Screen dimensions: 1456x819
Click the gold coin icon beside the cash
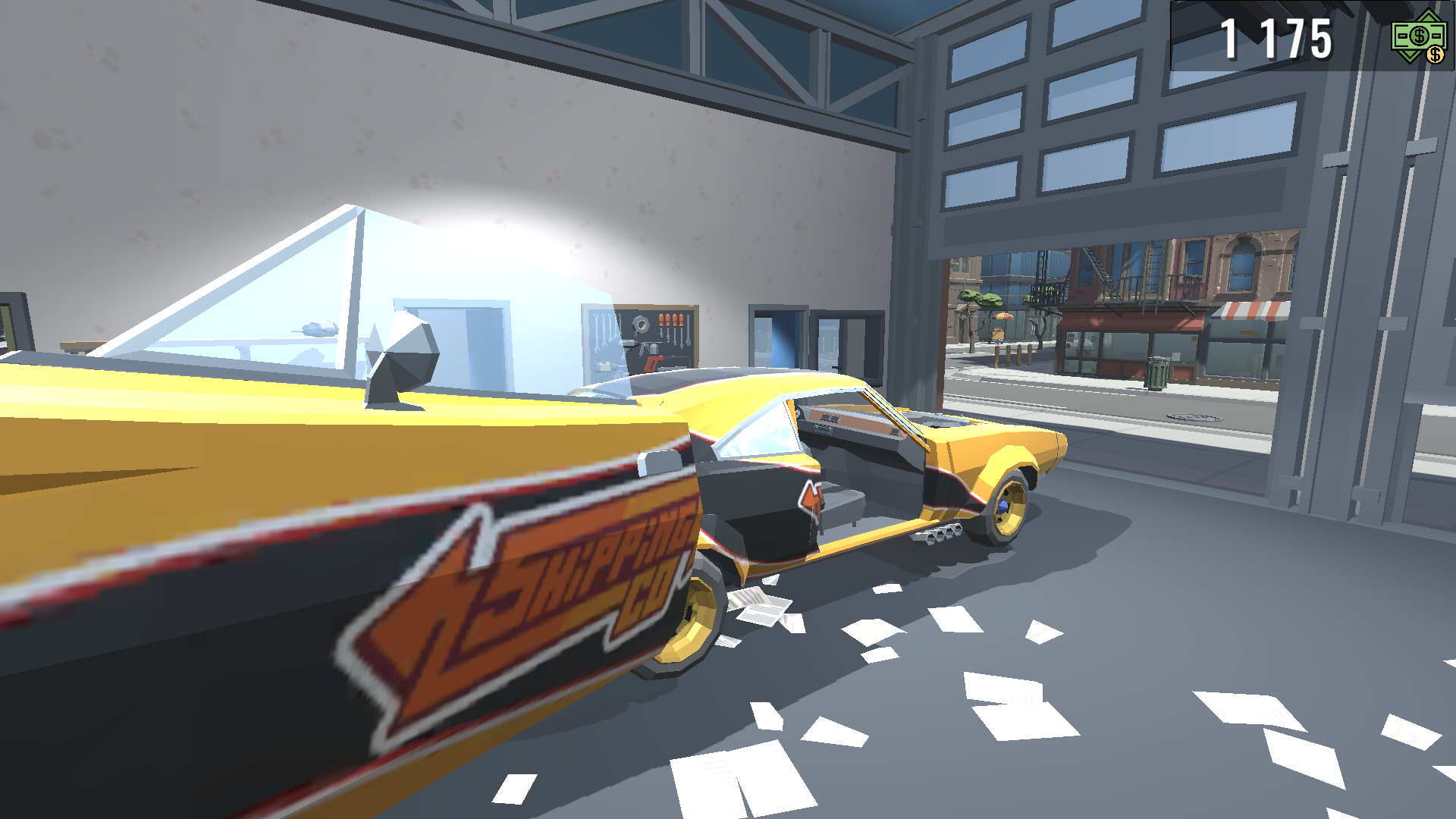coord(1436,55)
